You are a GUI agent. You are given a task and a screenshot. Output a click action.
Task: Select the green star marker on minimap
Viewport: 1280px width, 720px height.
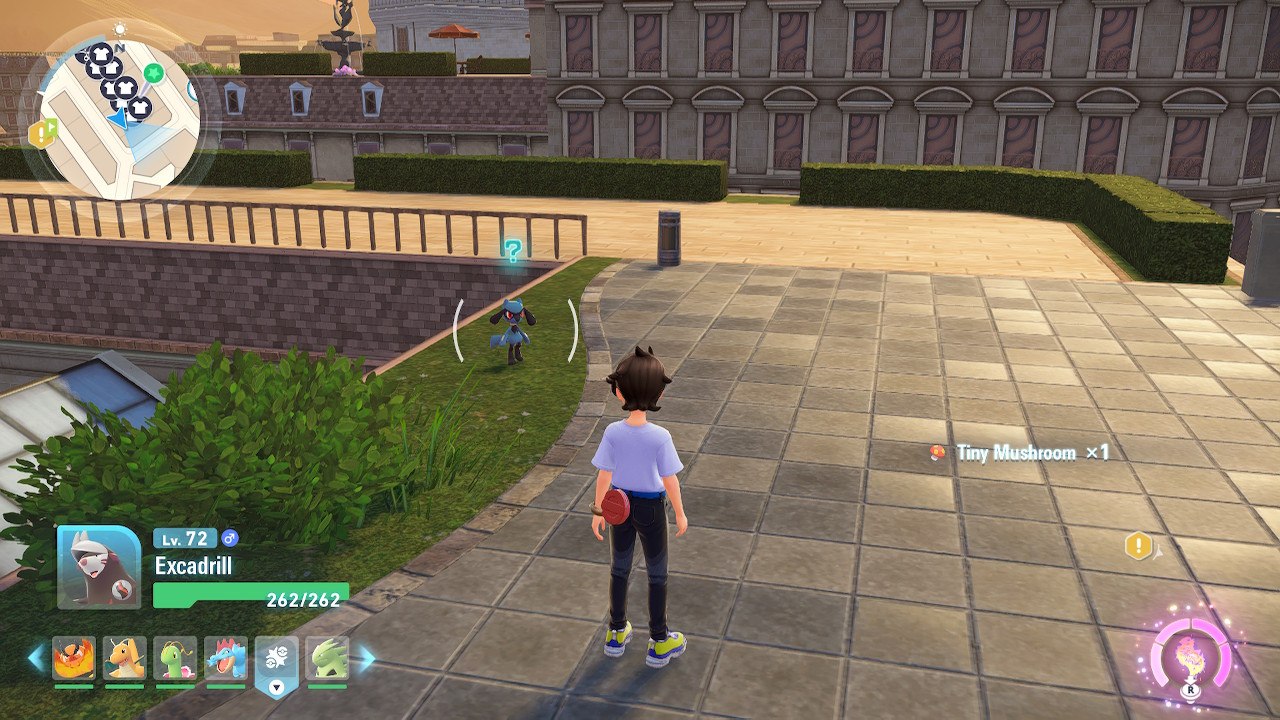pos(153,73)
